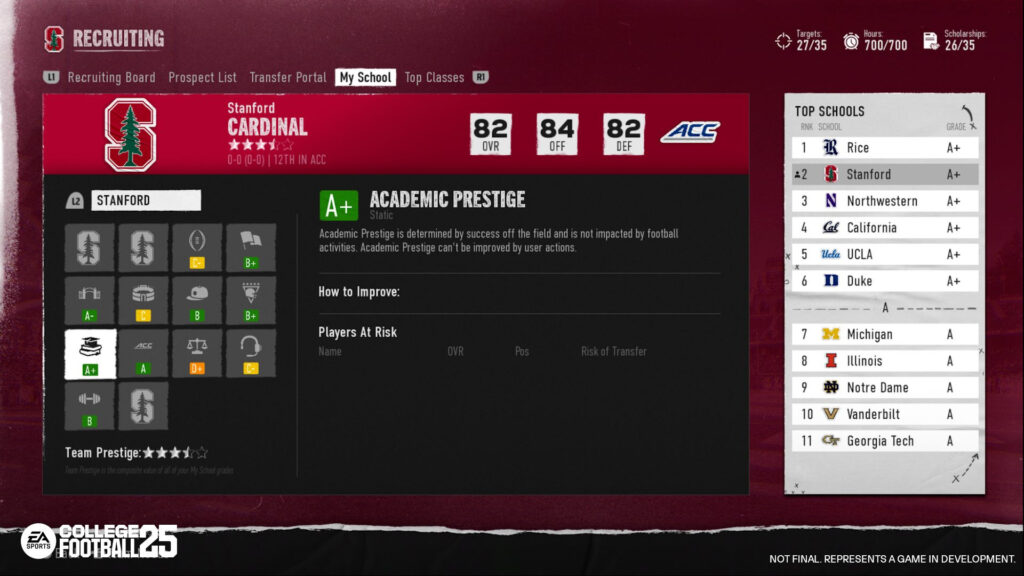Select the football trophy tile graded C-
The width and height of the screenshot is (1024, 576).
(197, 248)
